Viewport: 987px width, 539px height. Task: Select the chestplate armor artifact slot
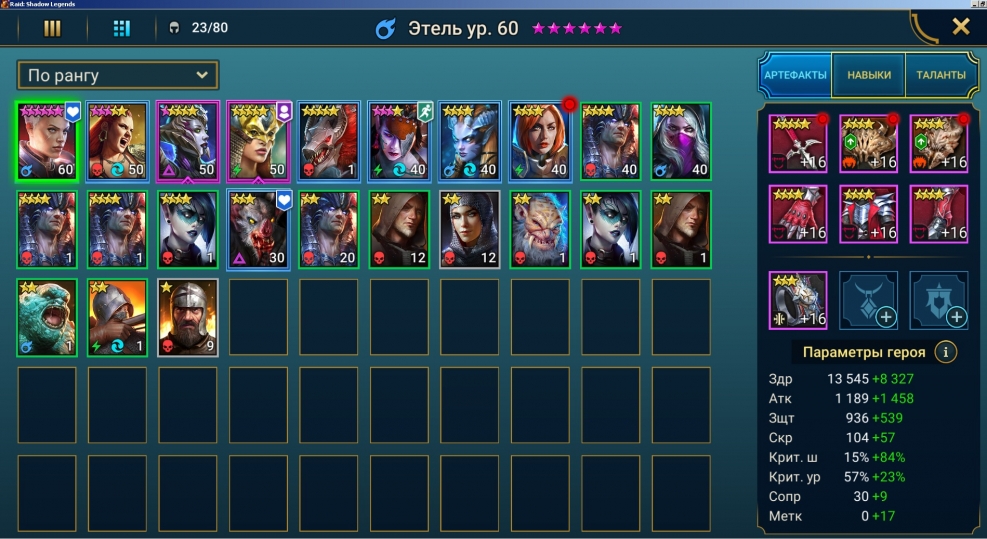click(868, 215)
